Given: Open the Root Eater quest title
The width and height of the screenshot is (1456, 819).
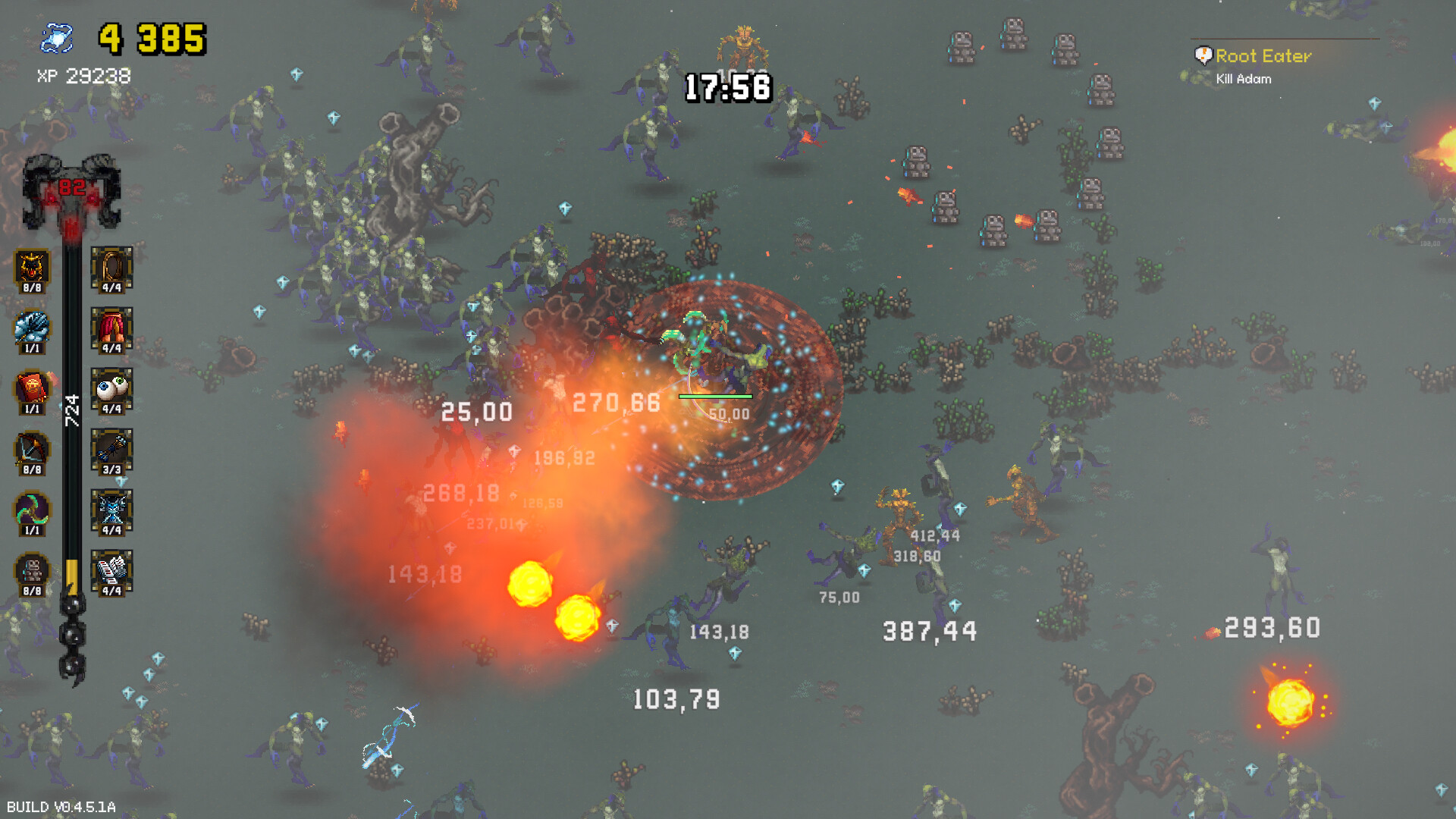Looking at the screenshot, I should (1263, 55).
